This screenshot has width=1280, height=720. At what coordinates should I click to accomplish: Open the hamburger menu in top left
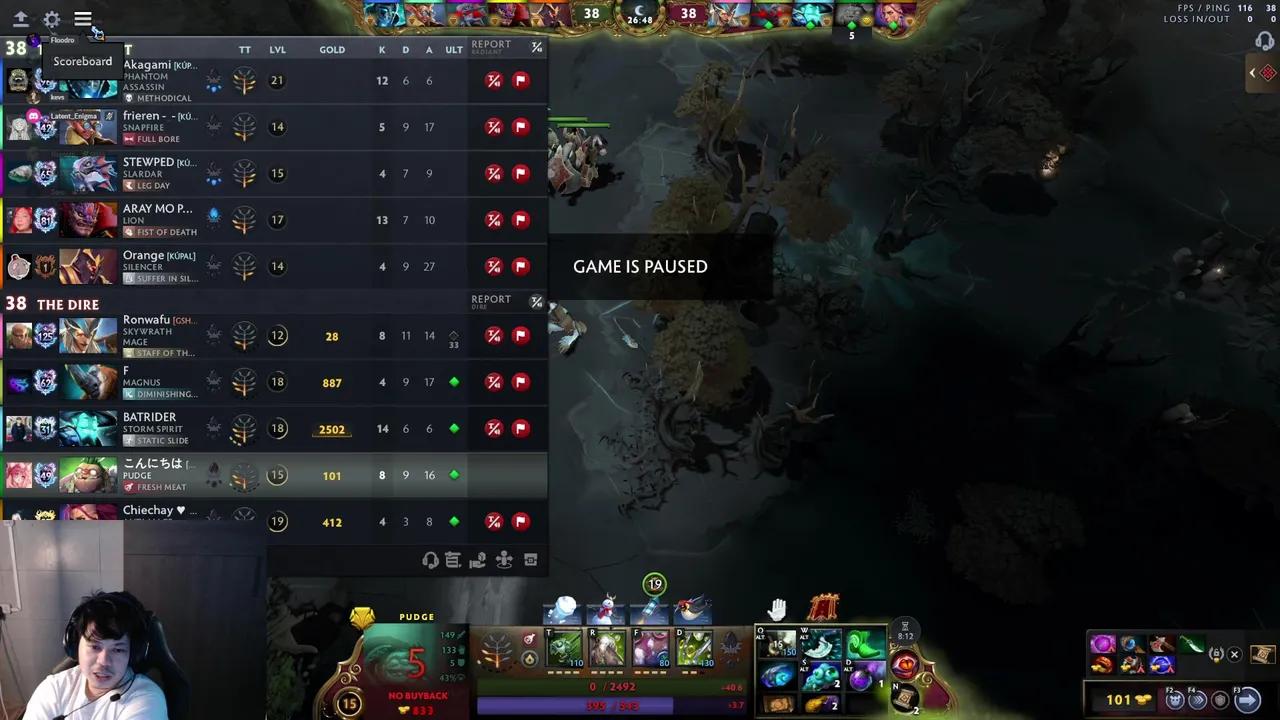pyautogui.click(x=84, y=18)
